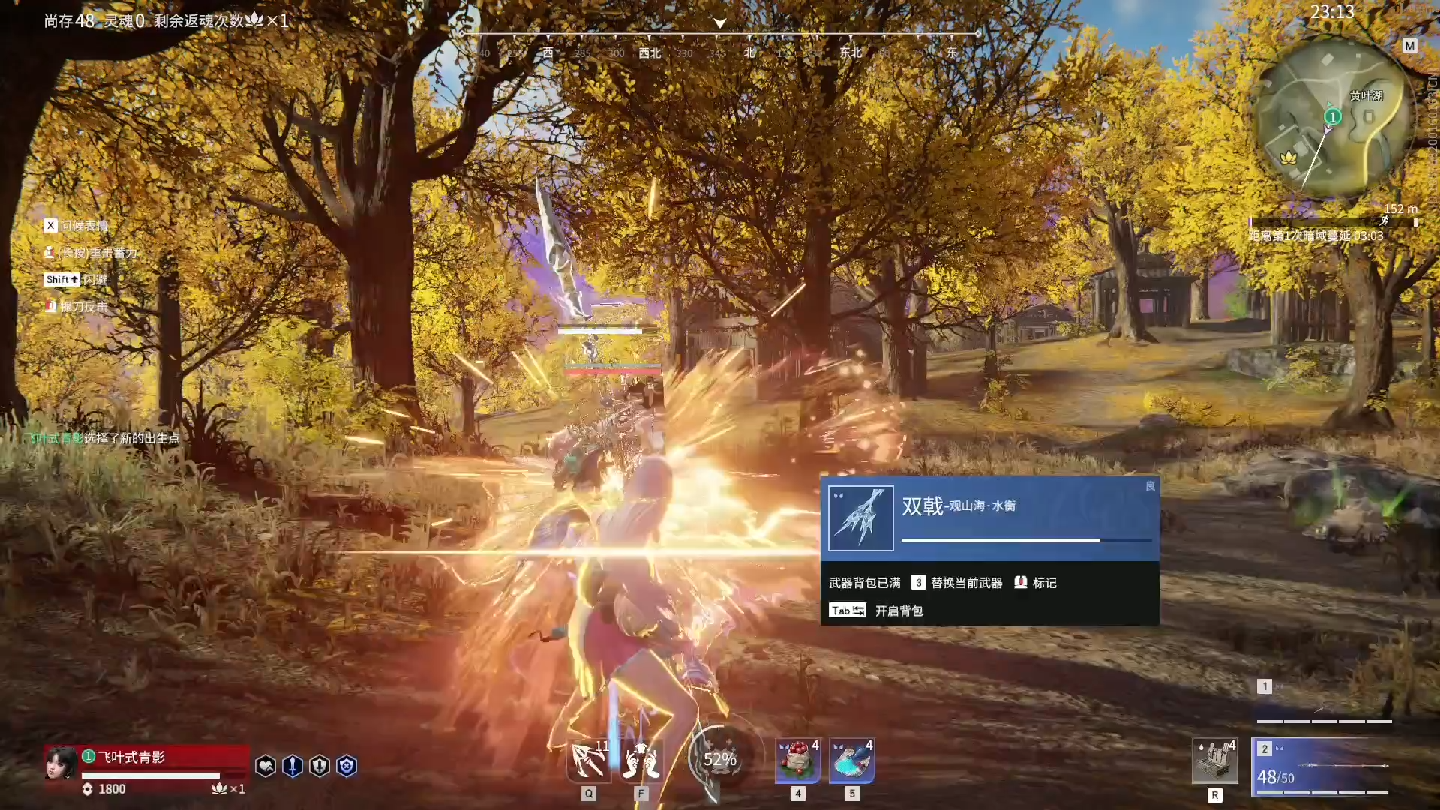Click the character portrait of 飞叶式青影
Viewport: 1440px width, 810px height.
point(62,763)
